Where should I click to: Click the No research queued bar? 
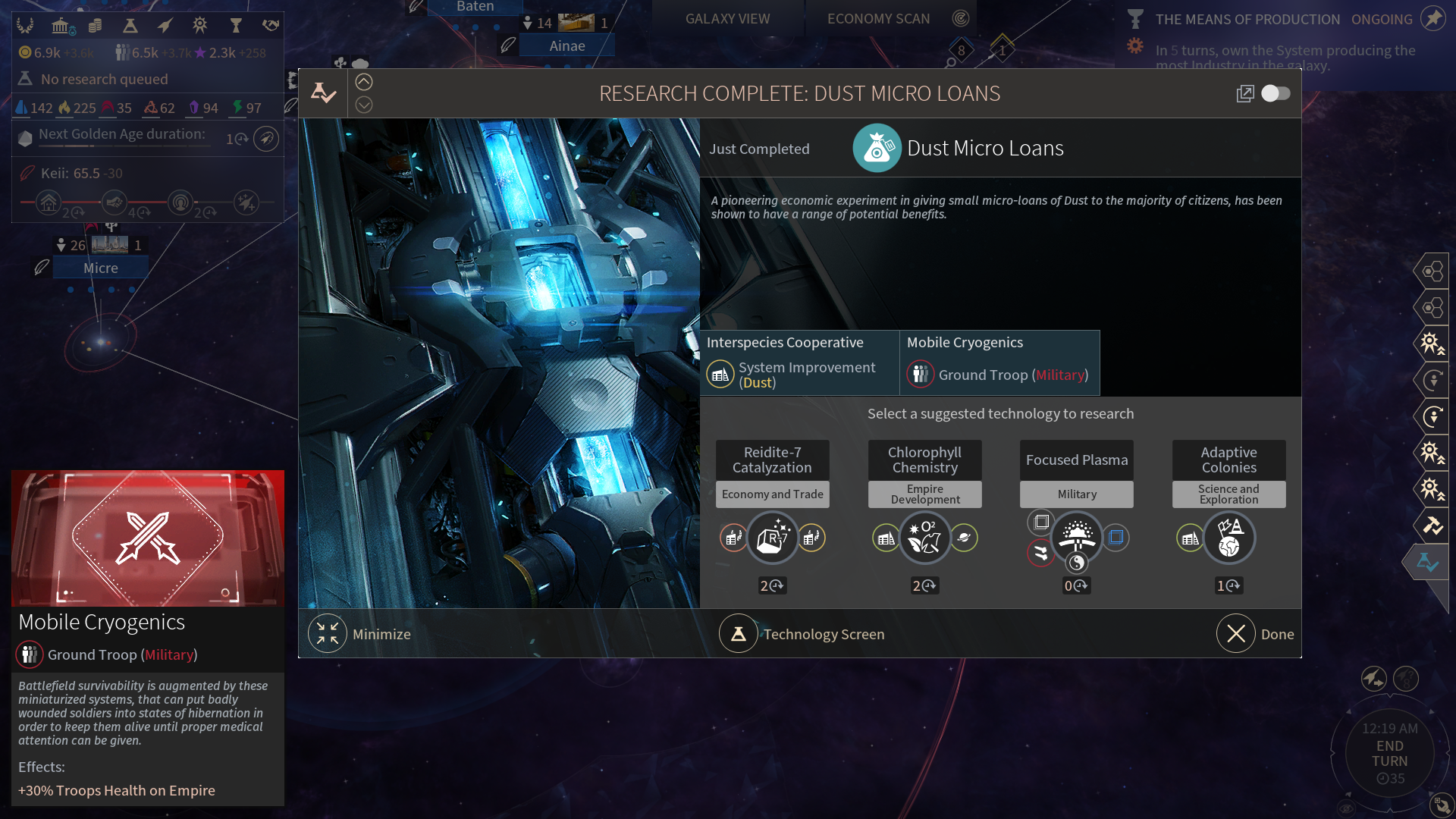[x=105, y=79]
